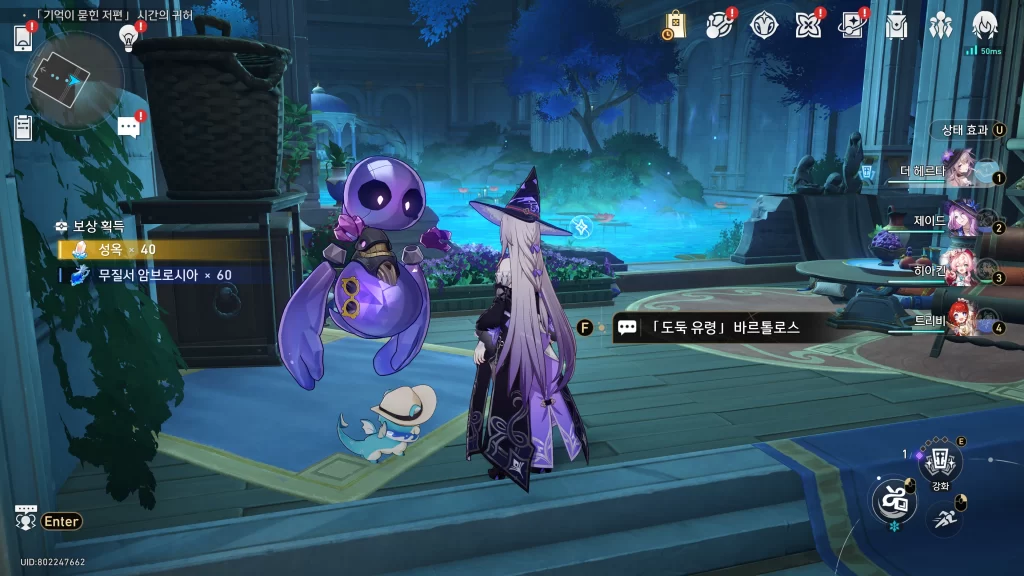Activate the 강화 technique skill icon
1024x576 pixels.
pos(940,461)
